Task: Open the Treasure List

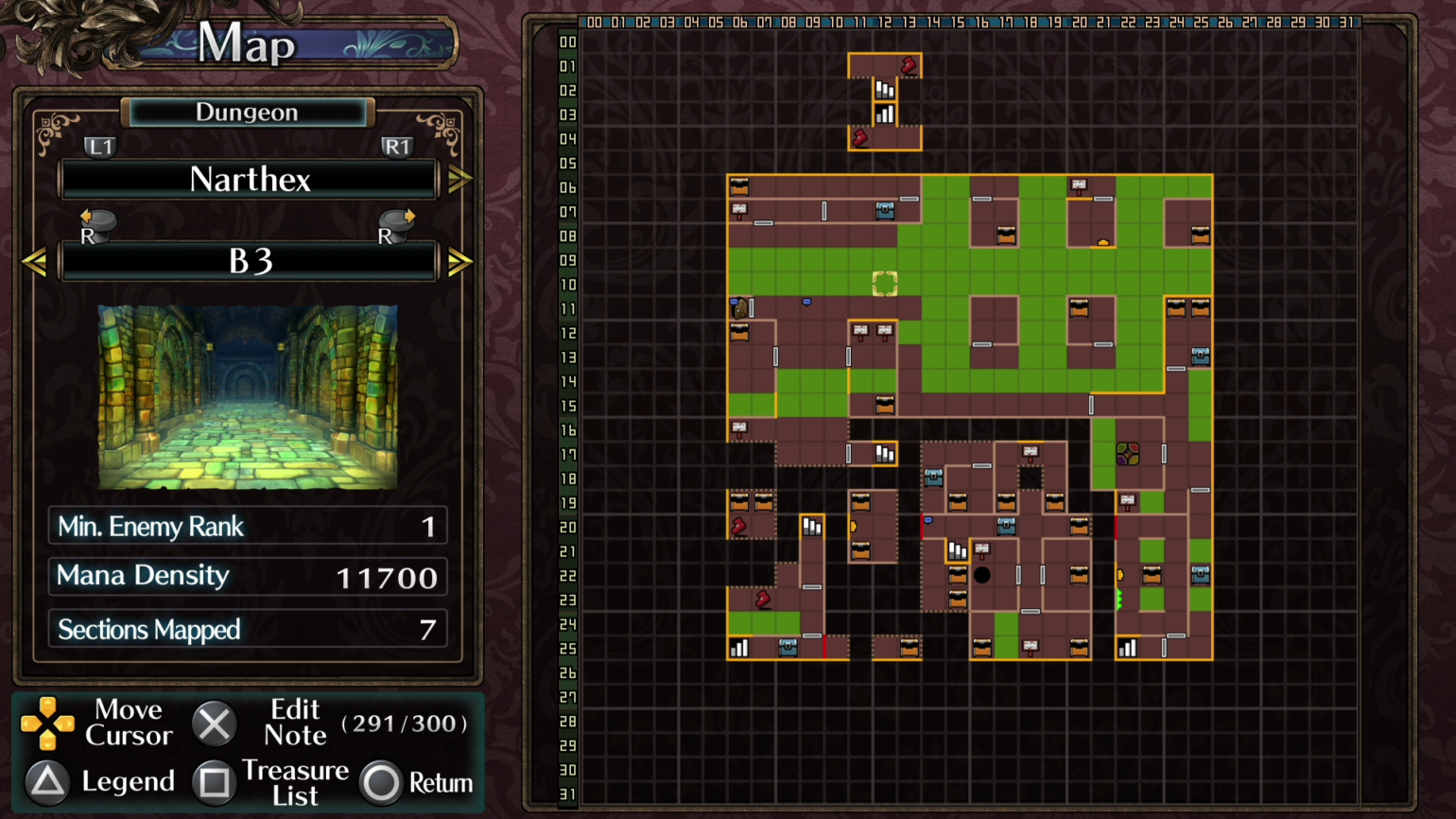Action: 295,782
